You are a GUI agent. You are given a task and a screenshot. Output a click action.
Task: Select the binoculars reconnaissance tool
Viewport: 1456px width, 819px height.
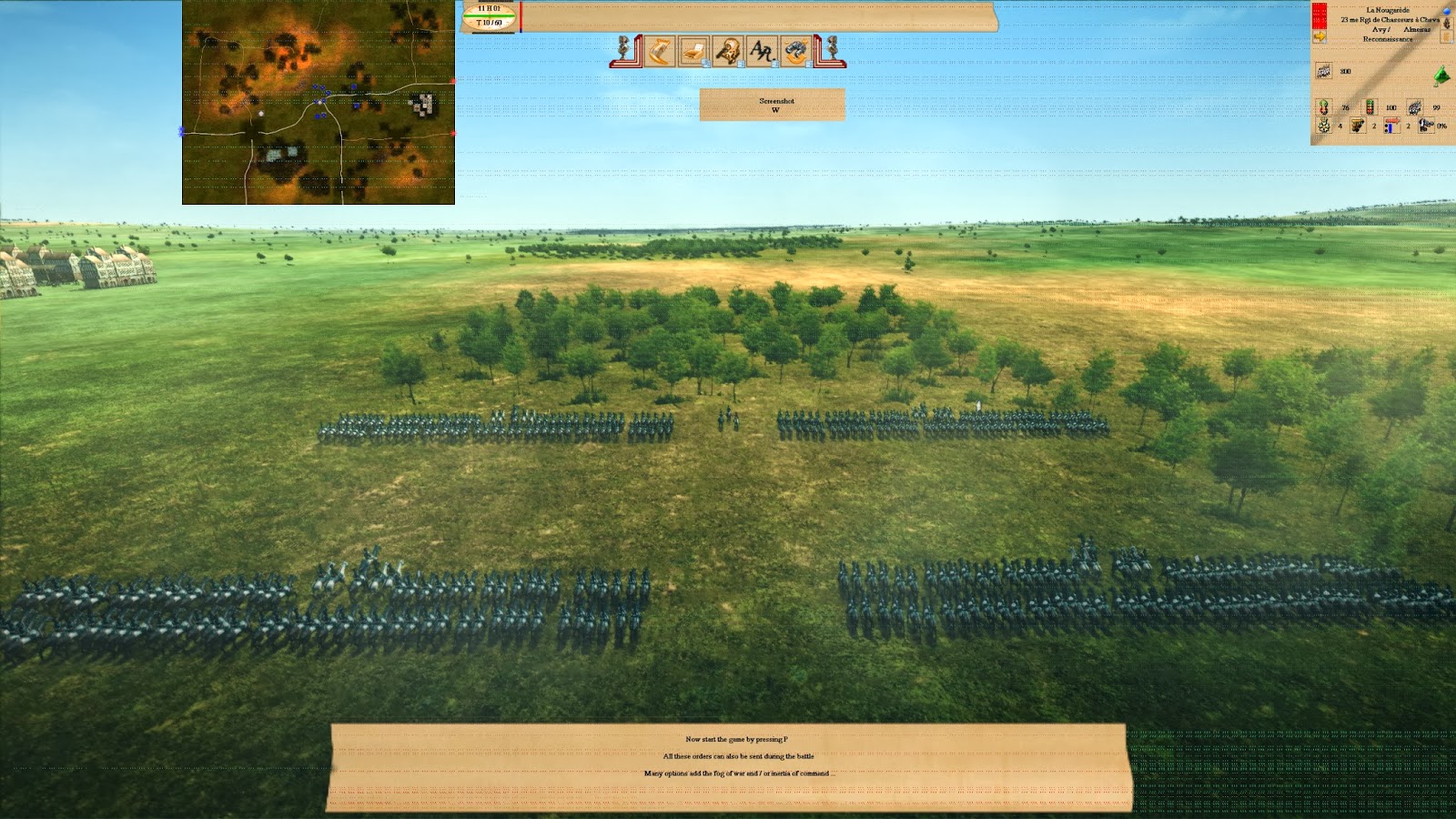pos(794,51)
